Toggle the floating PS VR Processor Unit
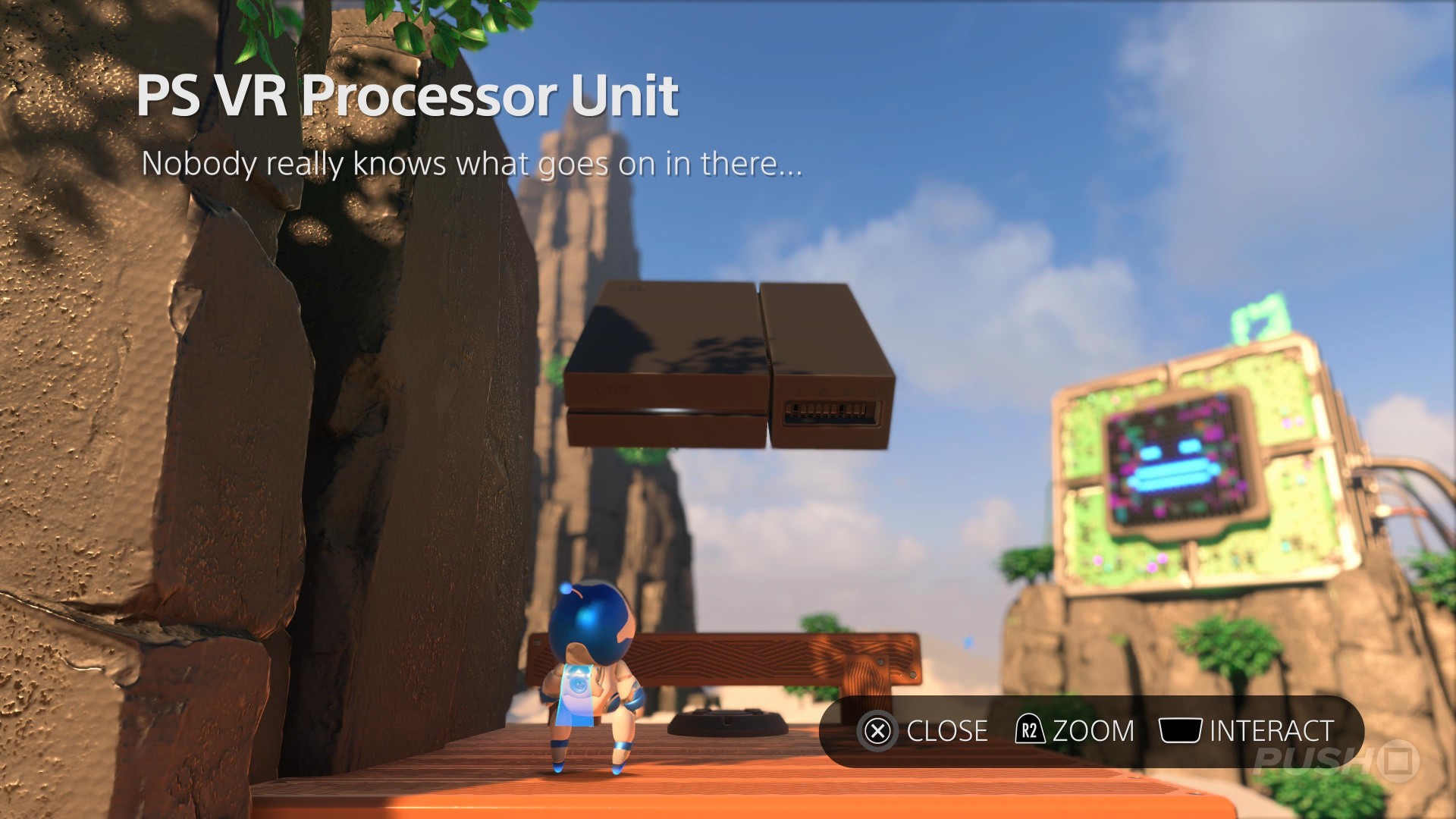 (728, 364)
